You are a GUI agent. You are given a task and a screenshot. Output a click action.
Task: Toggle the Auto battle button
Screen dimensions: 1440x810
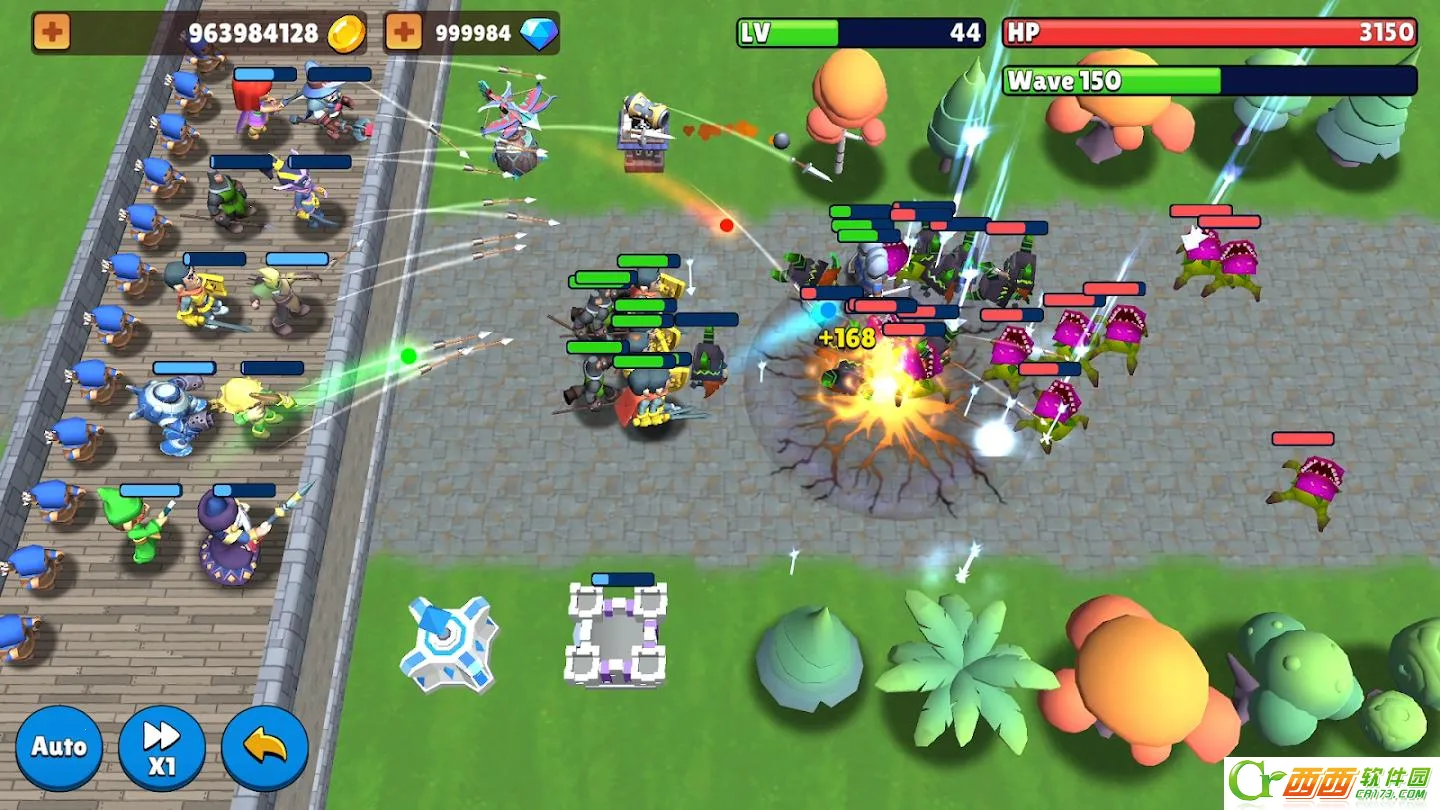59,747
